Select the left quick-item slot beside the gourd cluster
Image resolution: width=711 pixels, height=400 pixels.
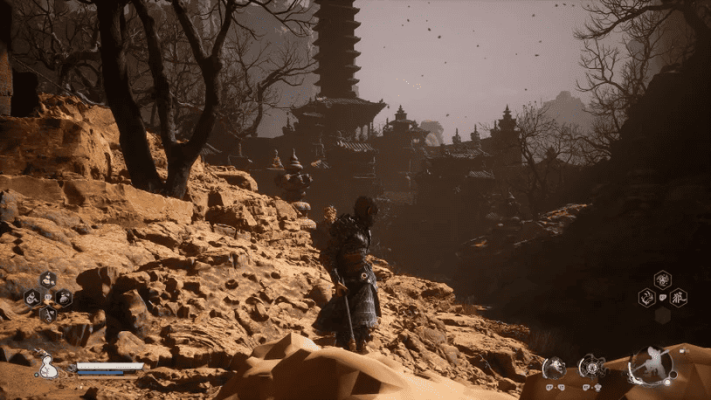tap(32, 297)
